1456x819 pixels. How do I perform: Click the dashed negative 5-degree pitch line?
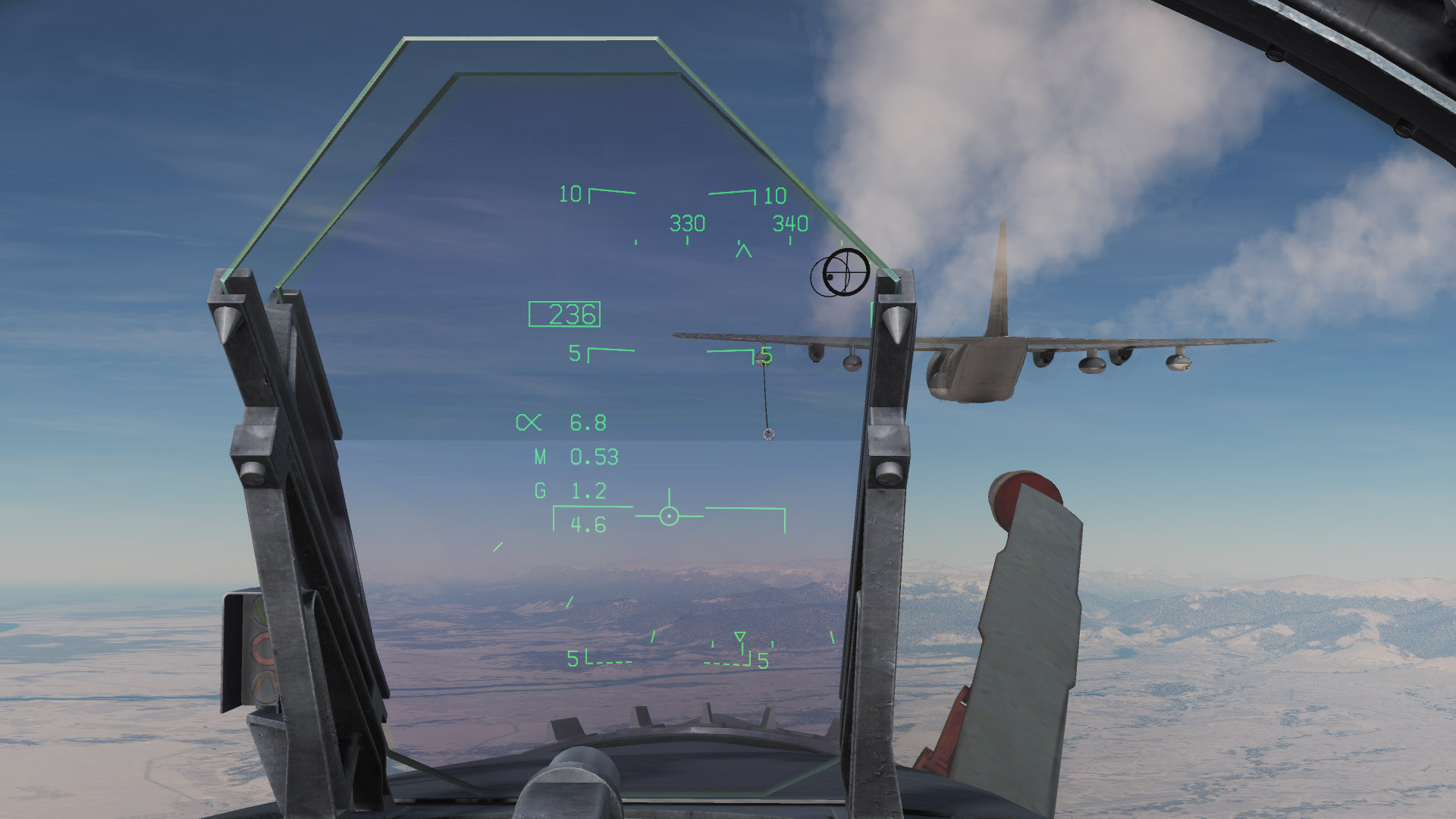click(610, 661)
